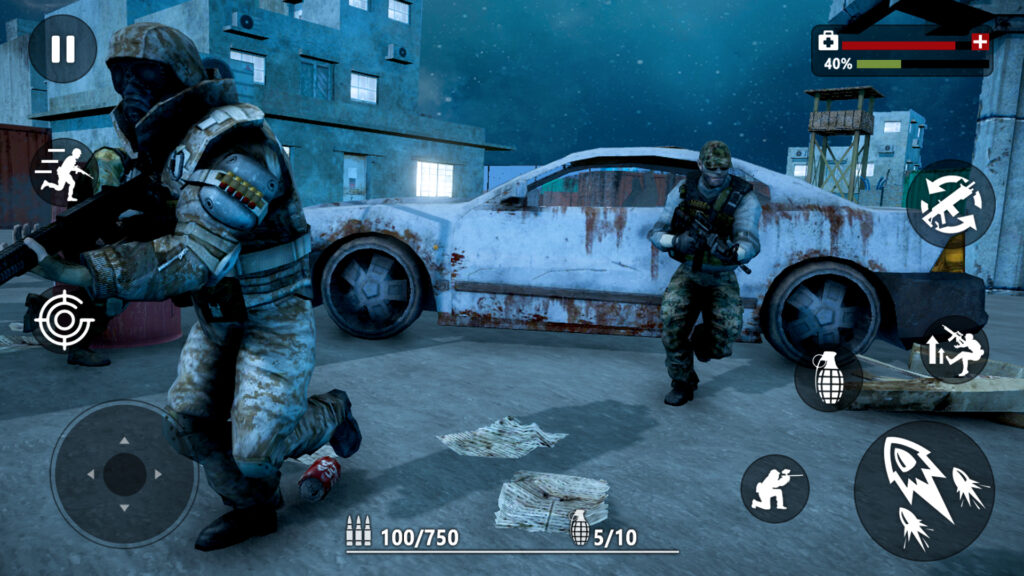Use medkit via the red plus button
The image size is (1024, 576).
[980, 42]
